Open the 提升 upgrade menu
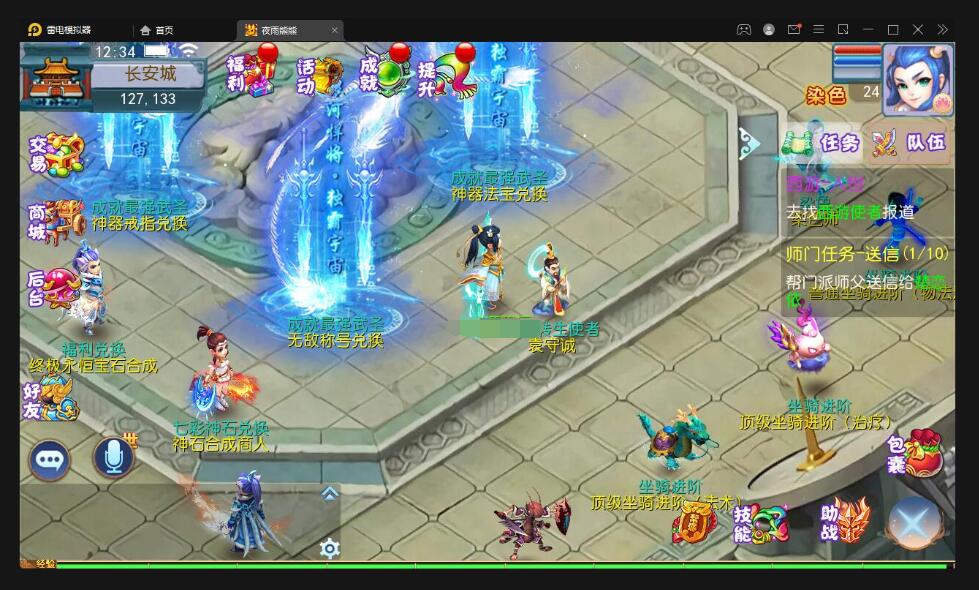Image resolution: width=979 pixels, height=590 pixels. click(x=447, y=74)
